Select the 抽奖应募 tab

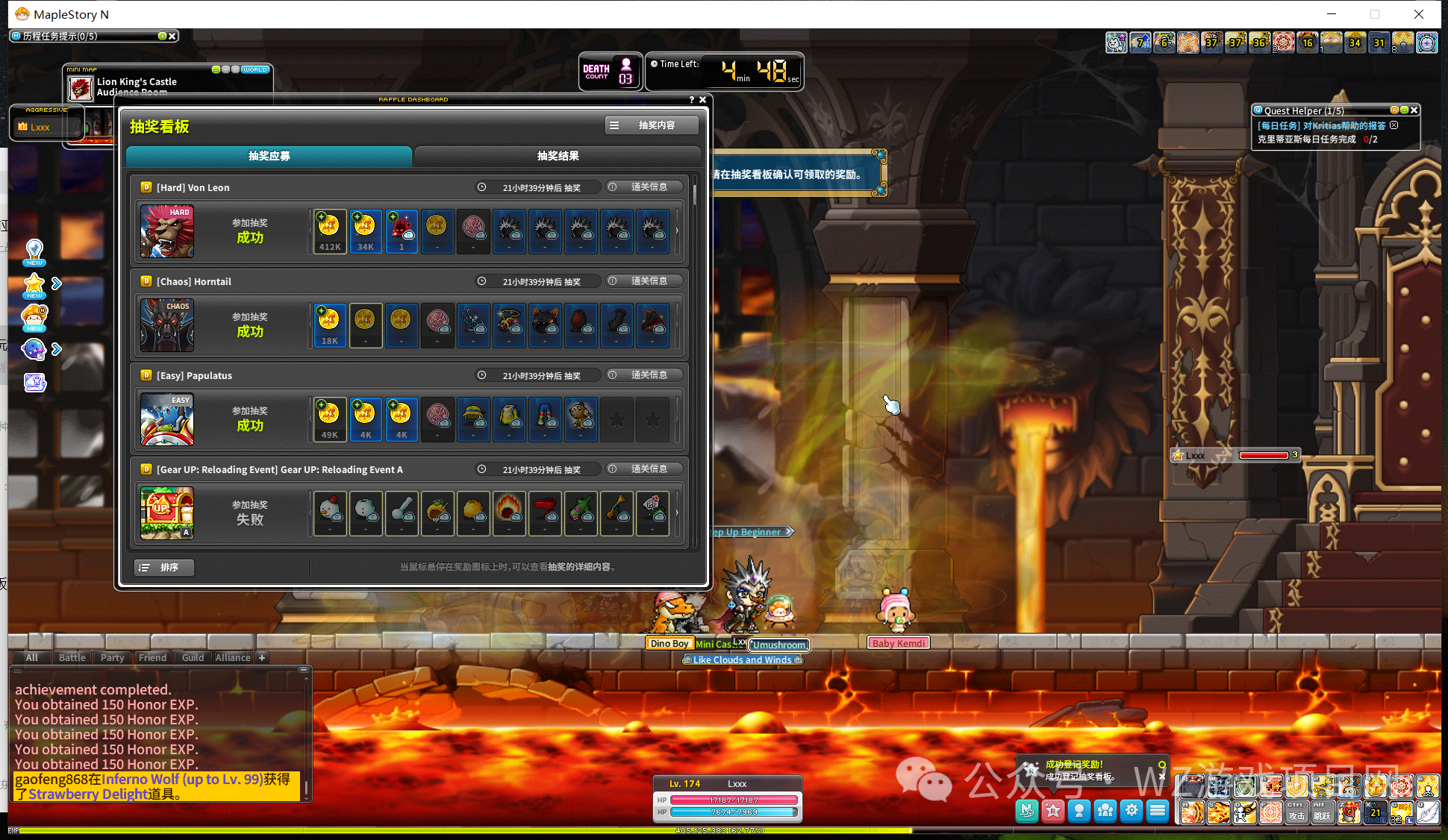click(x=269, y=156)
